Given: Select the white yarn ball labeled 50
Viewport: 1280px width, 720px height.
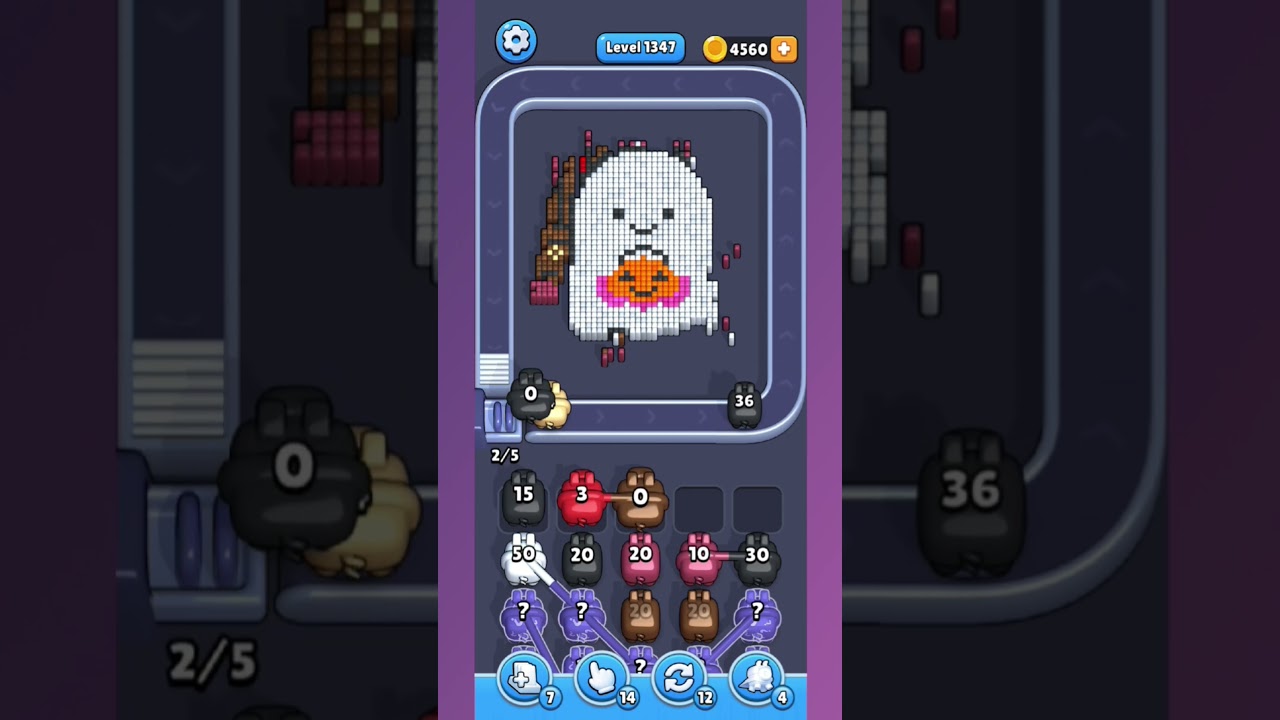Looking at the screenshot, I should coord(523,557).
